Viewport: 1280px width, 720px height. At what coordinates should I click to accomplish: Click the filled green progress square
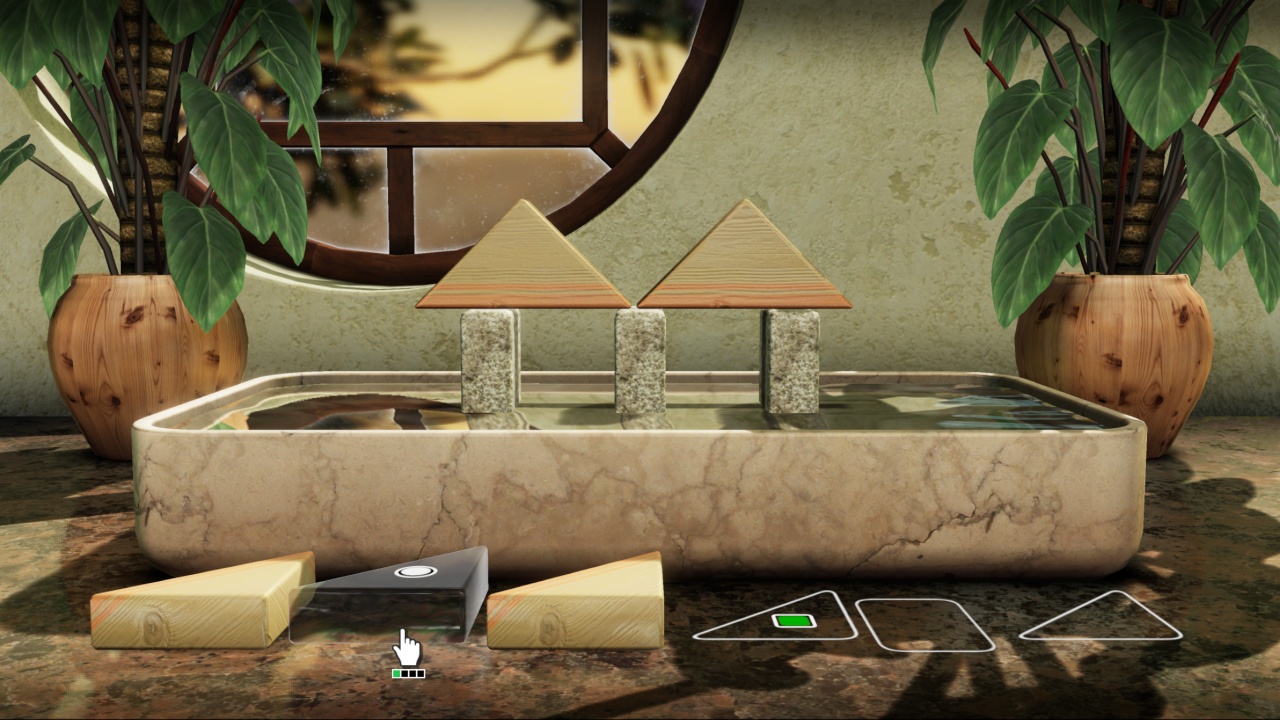click(x=395, y=673)
